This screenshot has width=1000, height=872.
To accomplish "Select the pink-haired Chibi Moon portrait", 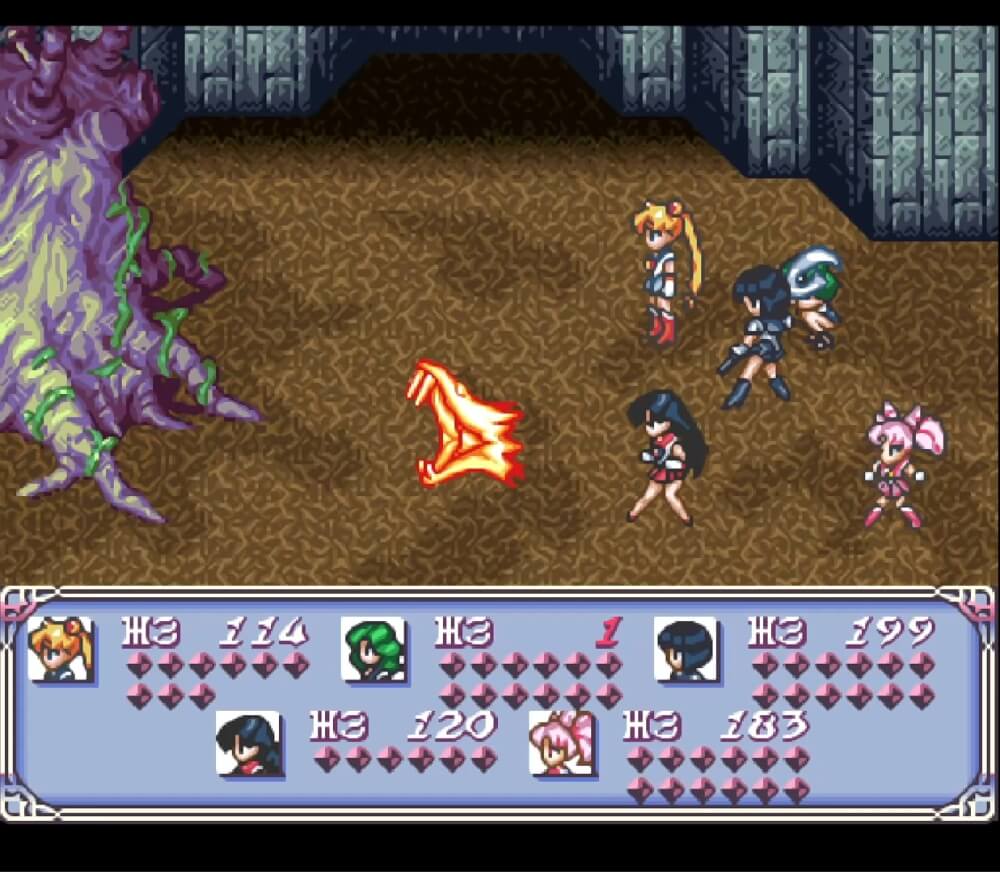I will pos(561,743).
